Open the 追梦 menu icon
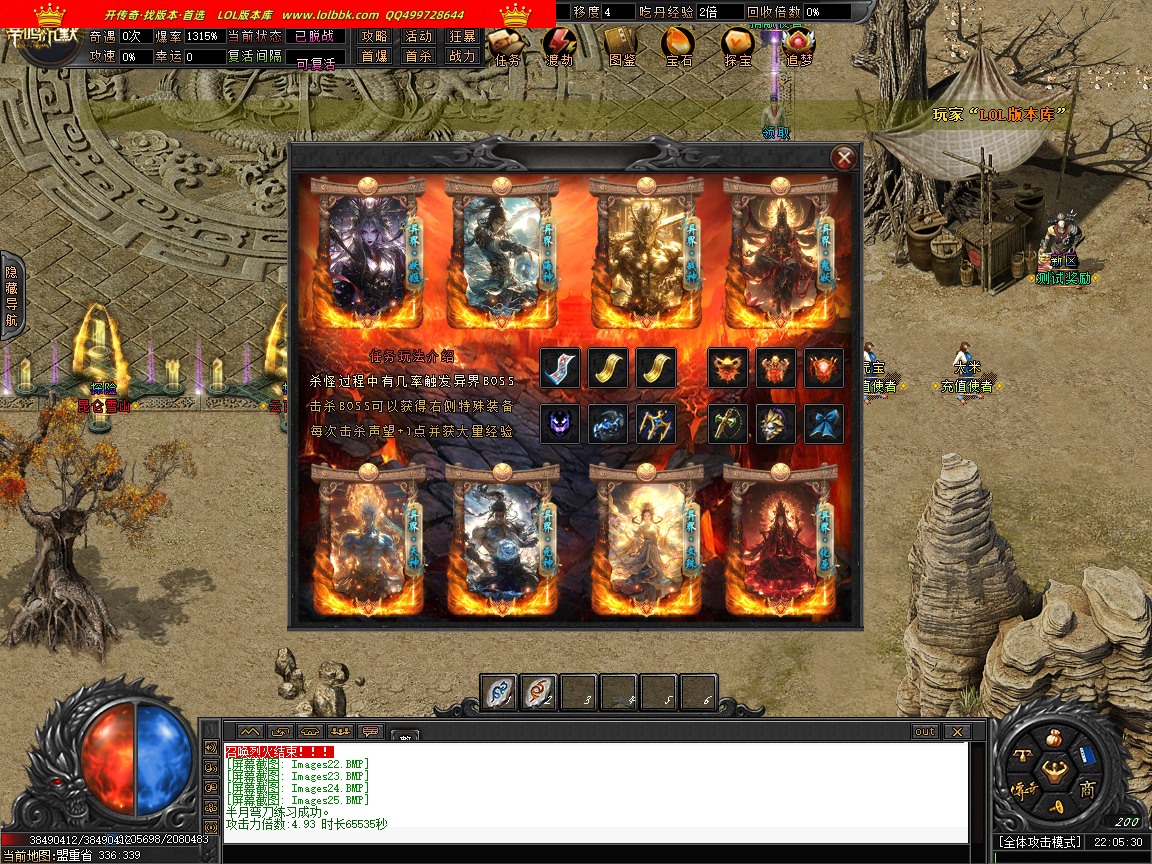1152x864 pixels. point(798,45)
